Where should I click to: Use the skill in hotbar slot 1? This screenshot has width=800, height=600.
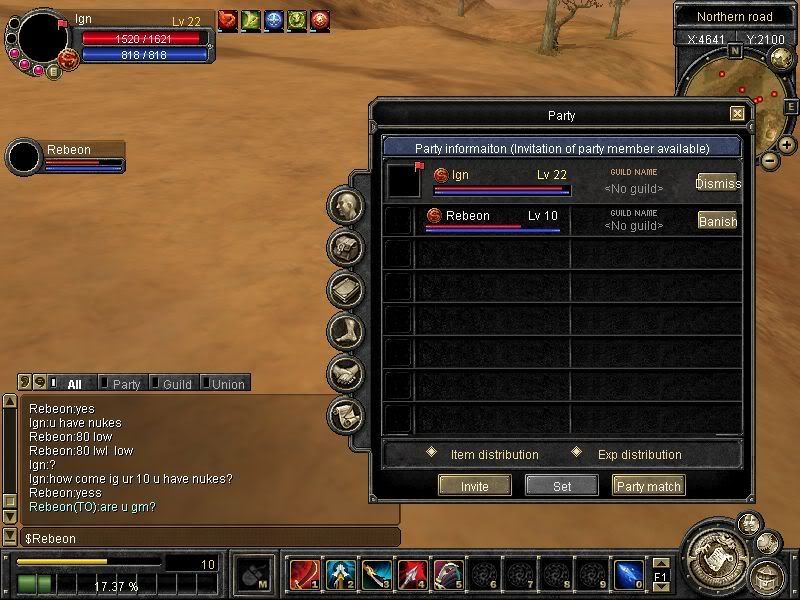click(x=303, y=575)
